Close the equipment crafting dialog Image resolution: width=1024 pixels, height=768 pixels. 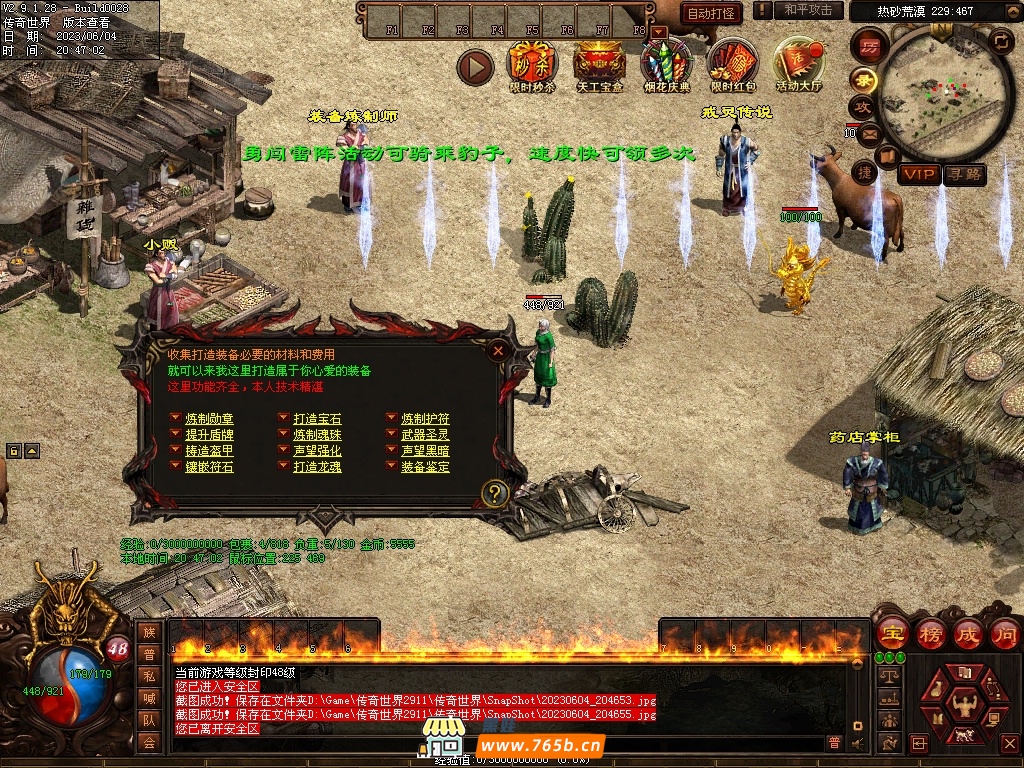point(498,350)
